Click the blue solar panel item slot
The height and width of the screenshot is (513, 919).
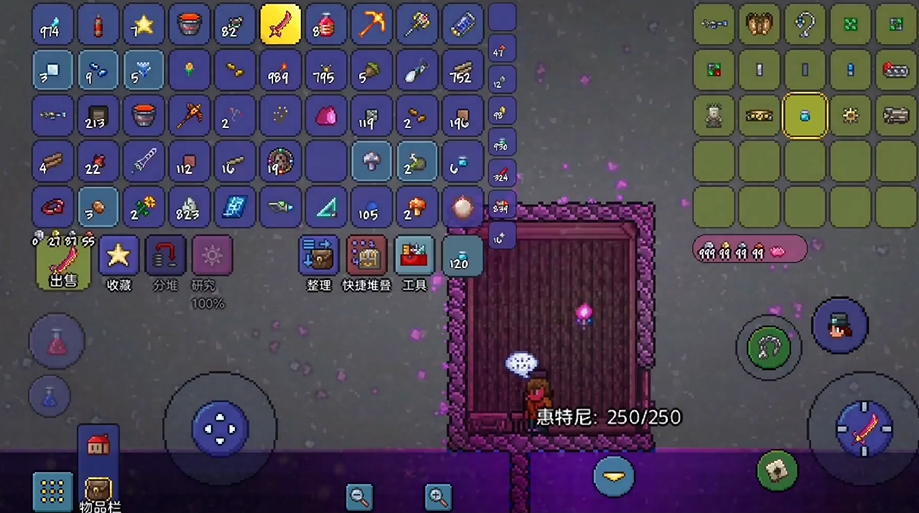tap(235, 207)
